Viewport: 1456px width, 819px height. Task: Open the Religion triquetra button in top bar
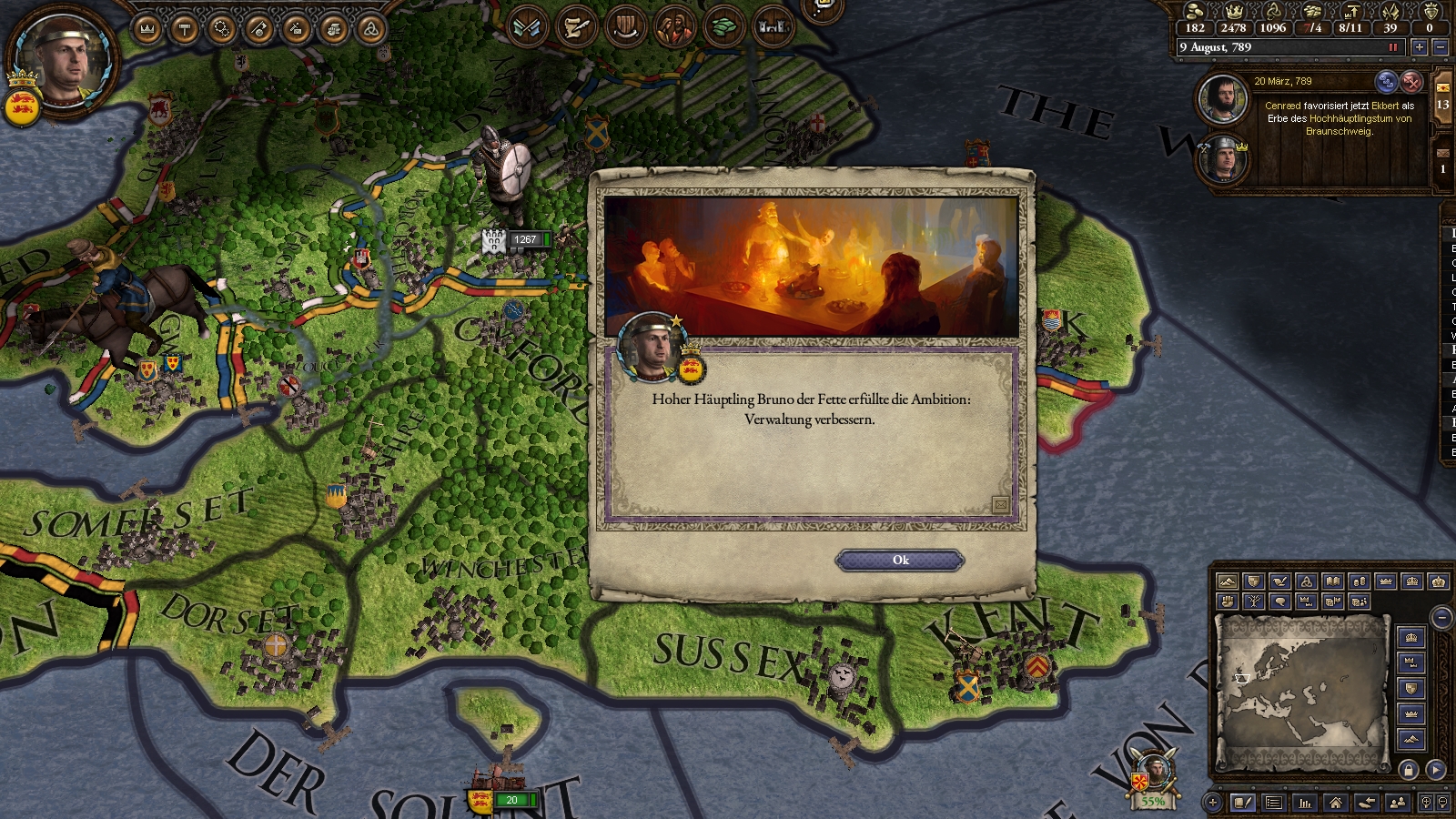[x=370, y=29]
